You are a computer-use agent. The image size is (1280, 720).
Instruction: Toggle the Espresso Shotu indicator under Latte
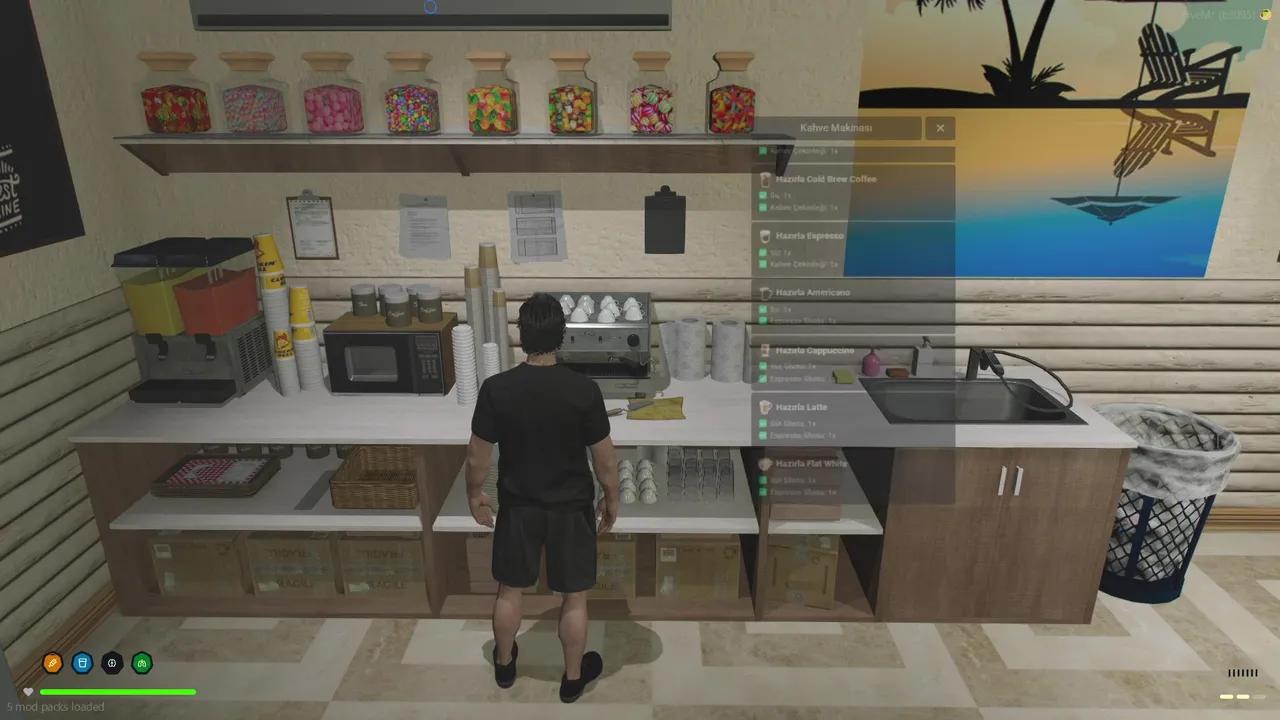tap(764, 437)
